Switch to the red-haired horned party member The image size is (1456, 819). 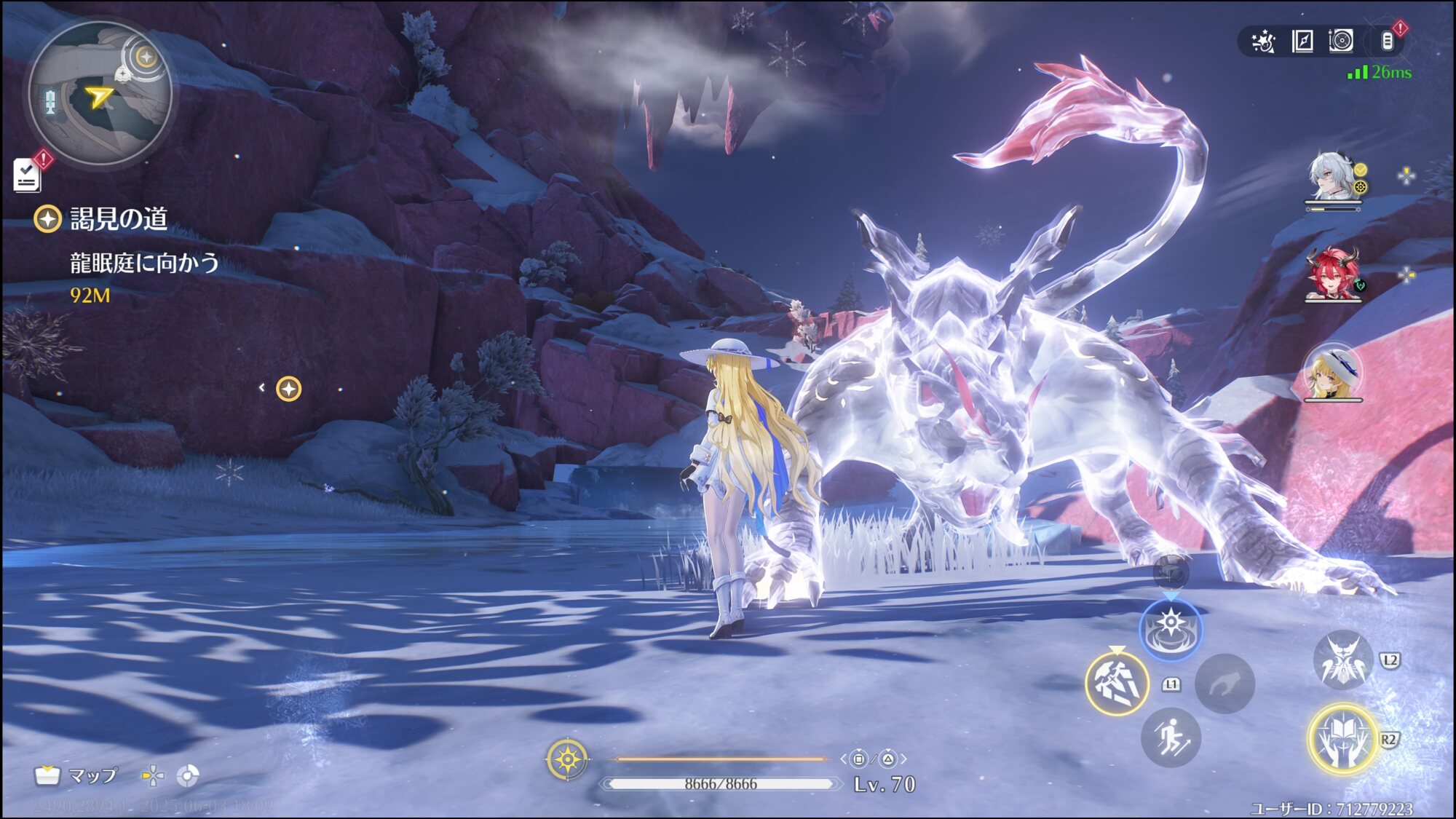tap(1332, 274)
